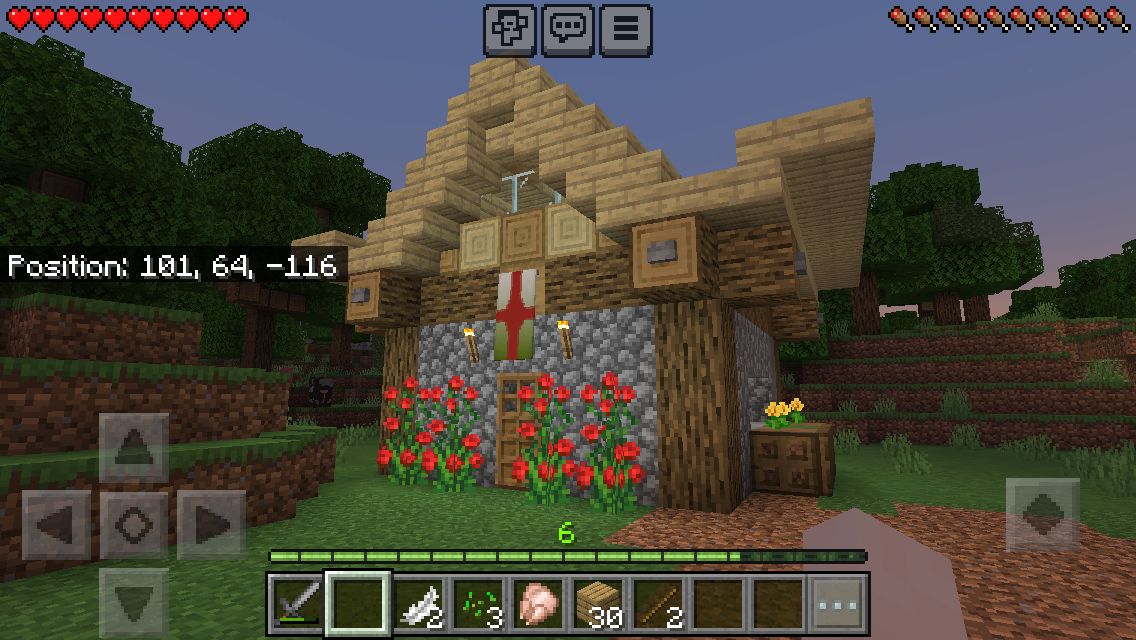Tap the jump button on the right

point(1042,514)
